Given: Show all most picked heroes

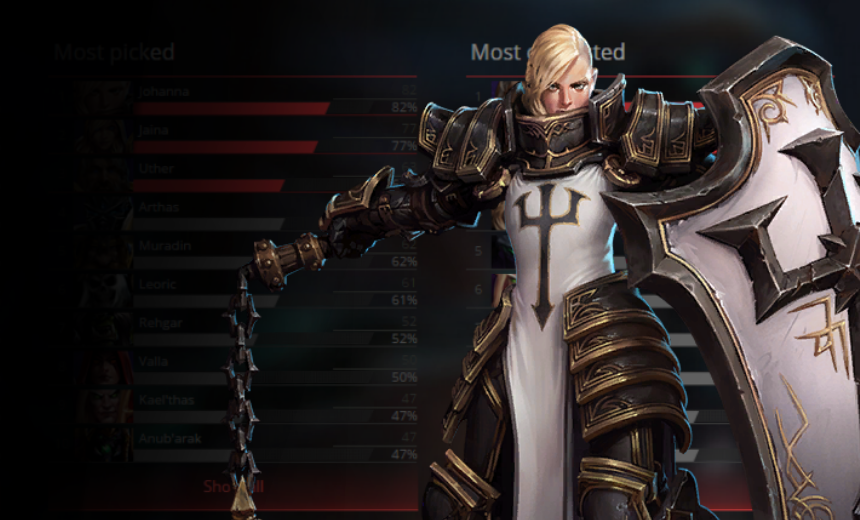Looking at the screenshot, I should click(233, 487).
